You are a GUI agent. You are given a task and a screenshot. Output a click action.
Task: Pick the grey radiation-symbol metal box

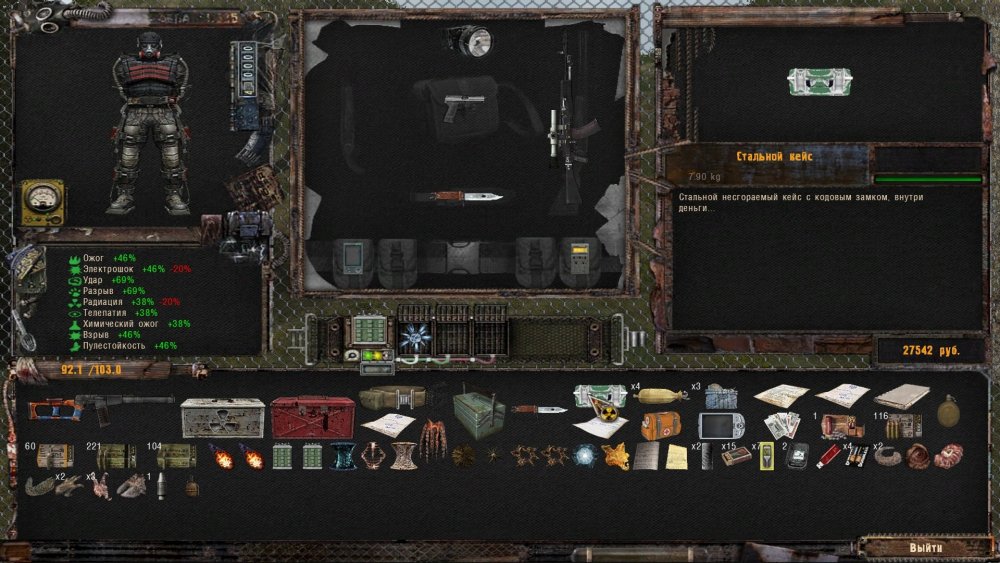pyautogui.click(x=222, y=417)
